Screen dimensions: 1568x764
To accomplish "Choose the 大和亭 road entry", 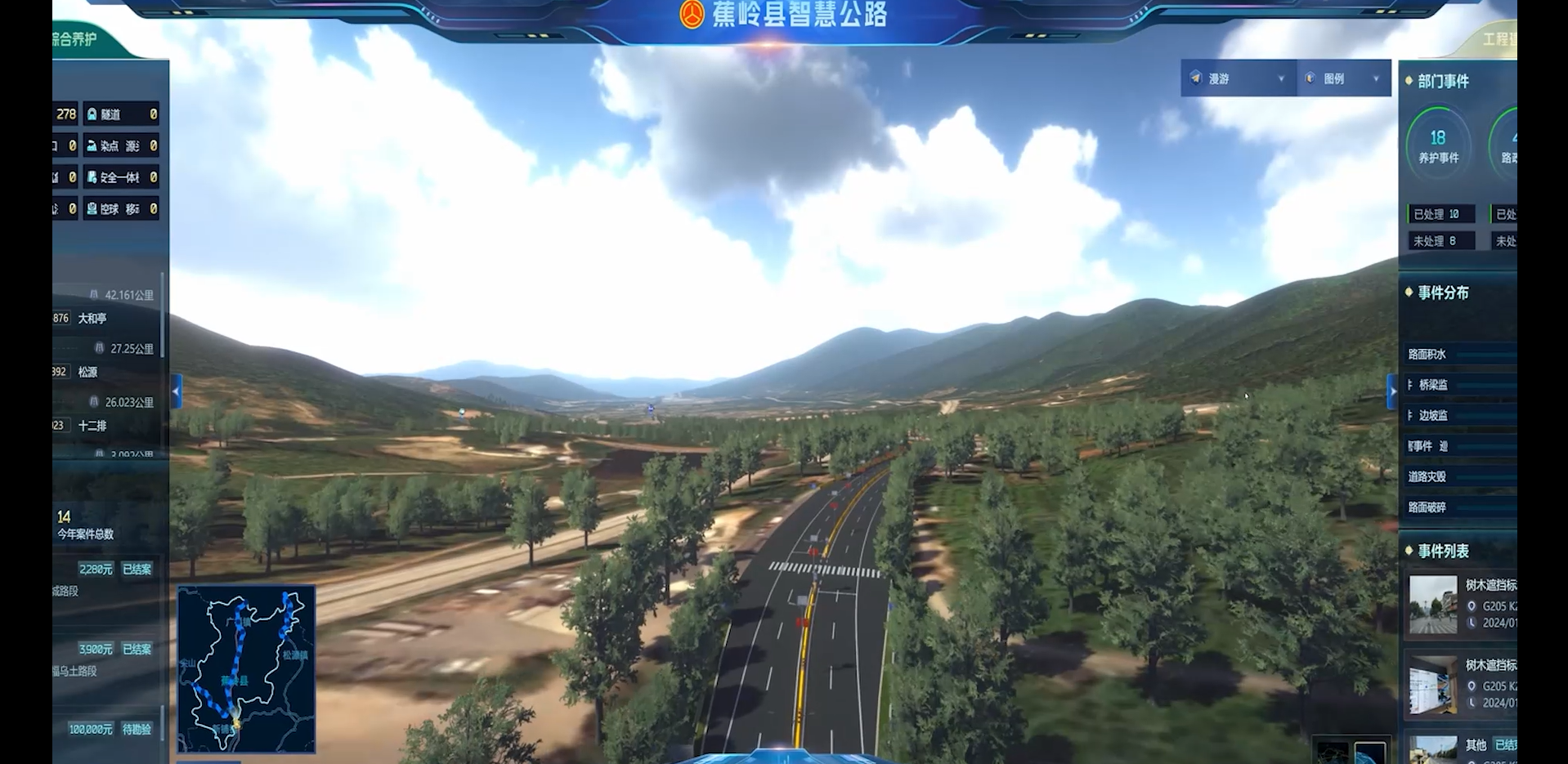I will tap(92, 319).
